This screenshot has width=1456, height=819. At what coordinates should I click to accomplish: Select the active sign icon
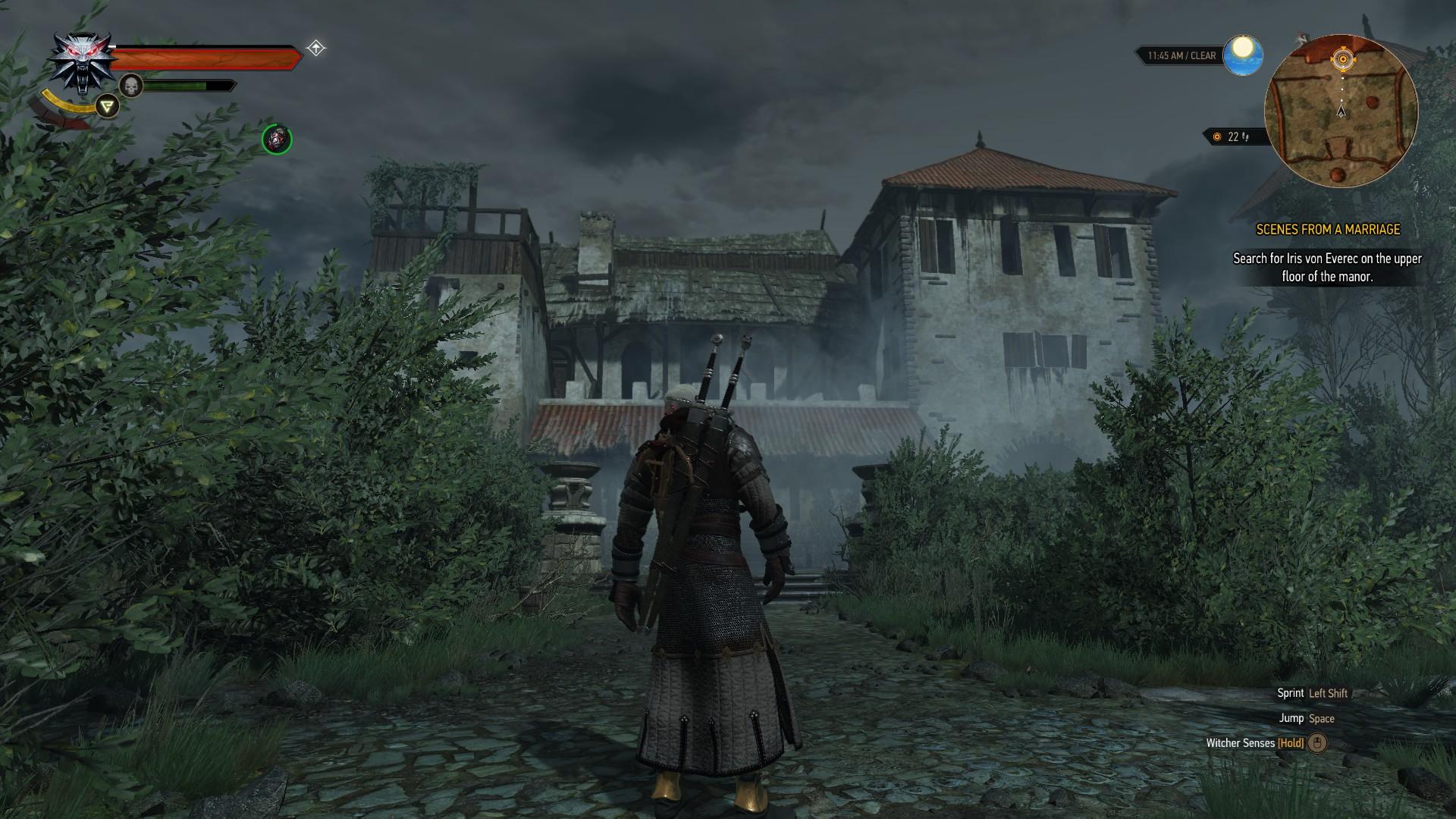click(x=108, y=106)
